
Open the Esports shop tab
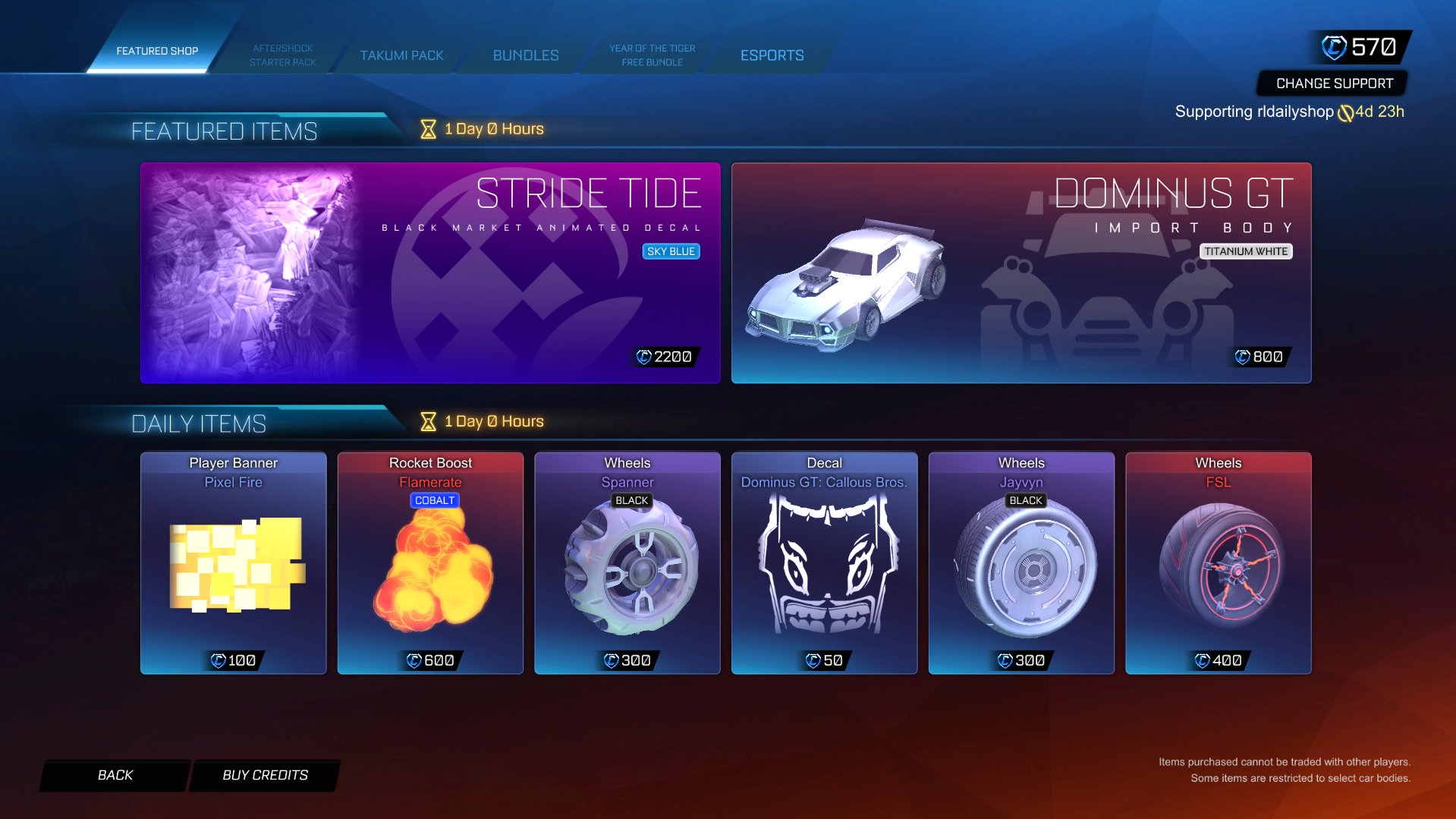[x=772, y=55]
